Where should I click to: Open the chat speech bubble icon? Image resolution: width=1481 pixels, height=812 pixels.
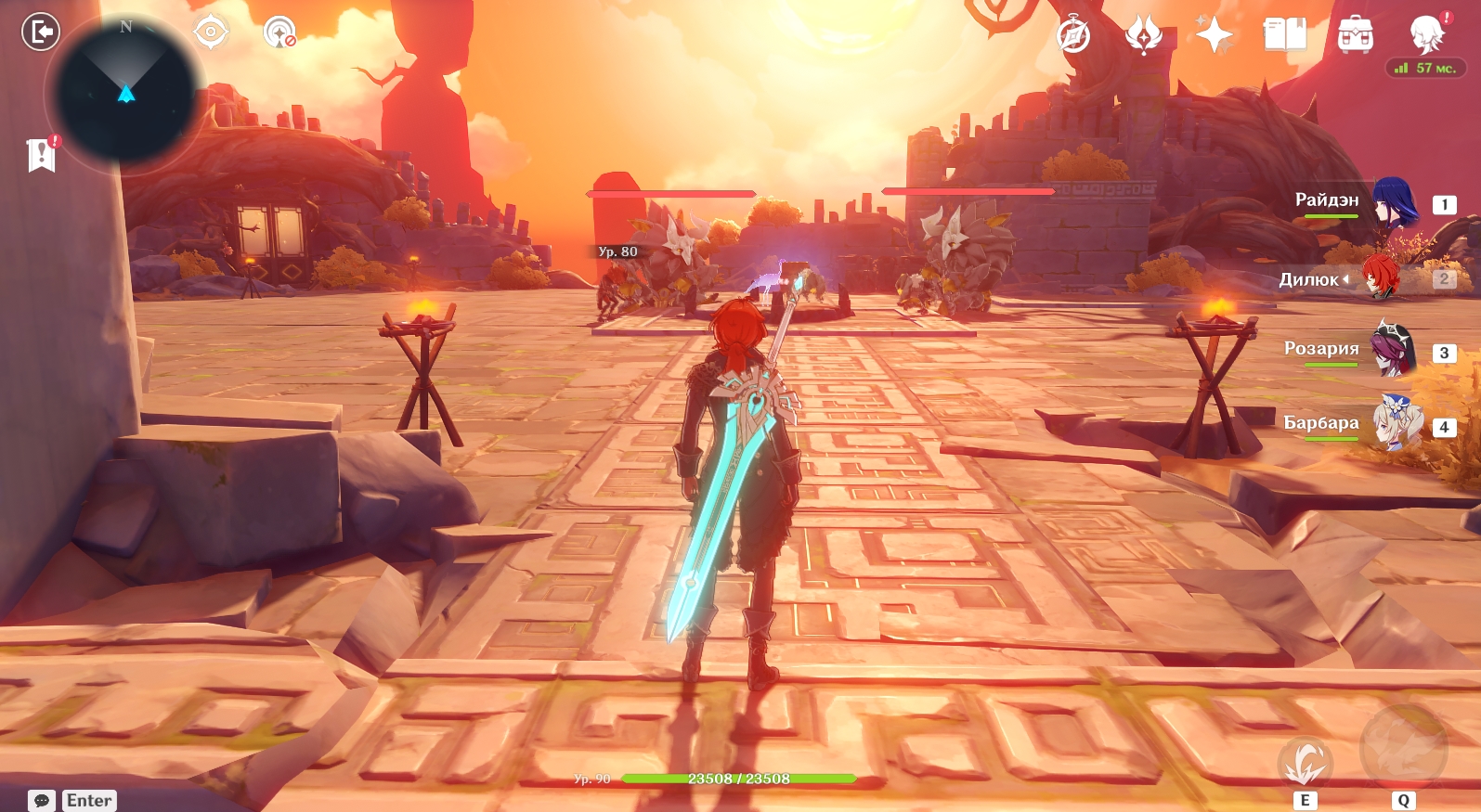pyautogui.click(x=42, y=800)
